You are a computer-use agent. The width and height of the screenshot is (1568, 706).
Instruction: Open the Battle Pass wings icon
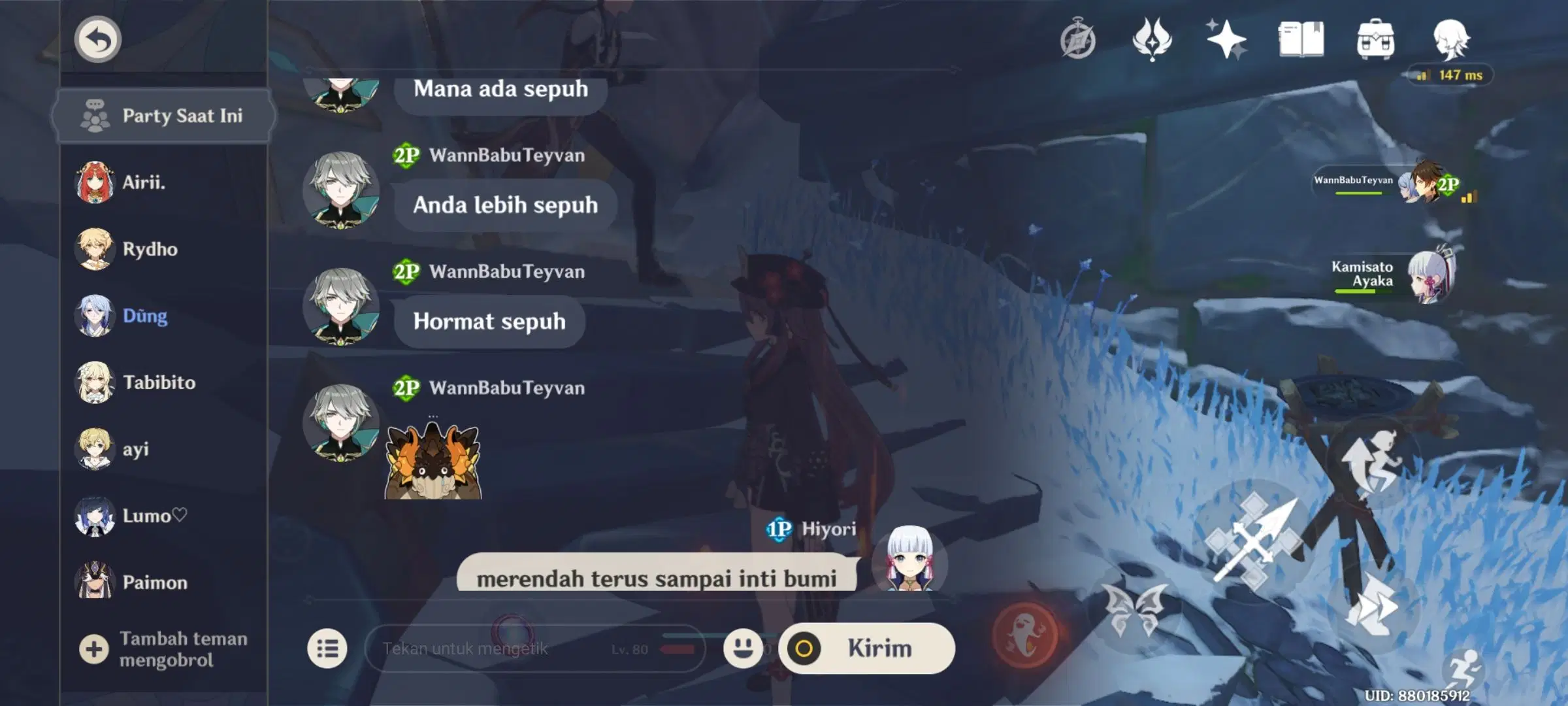(1152, 39)
